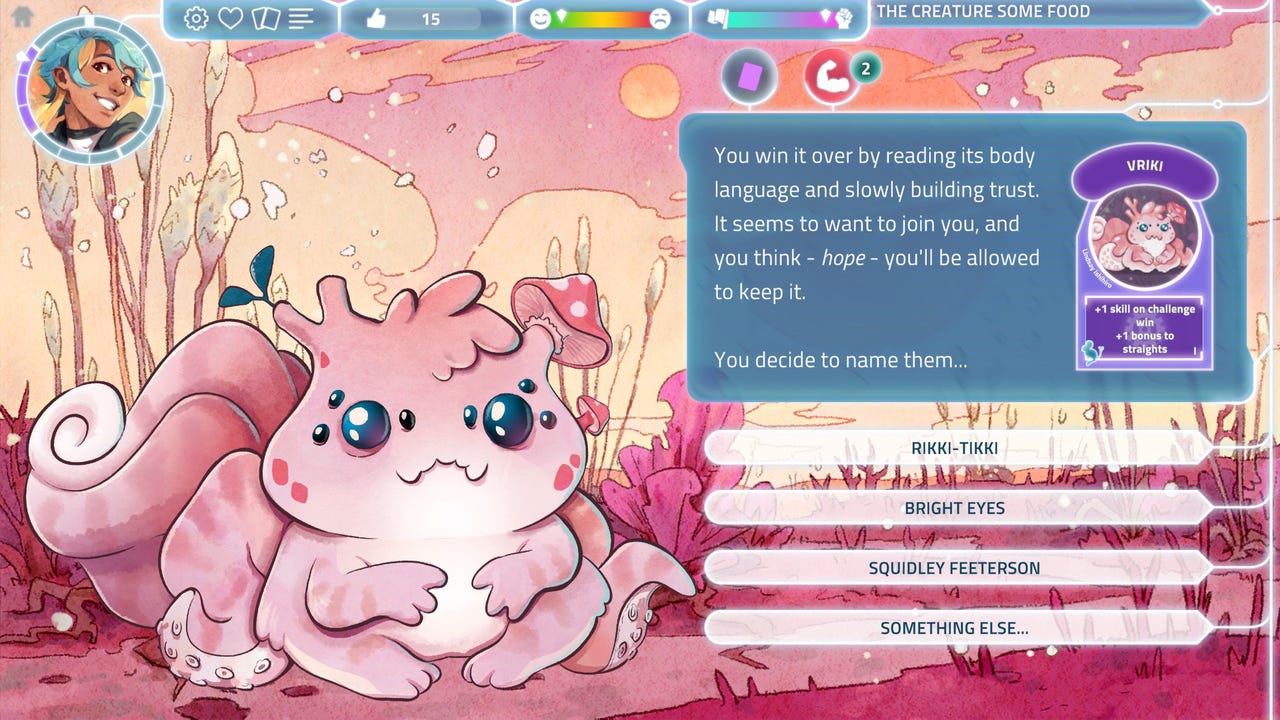Open the gear settings menu
Image resolution: width=1280 pixels, height=720 pixels.
pyautogui.click(x=196, y=18)
